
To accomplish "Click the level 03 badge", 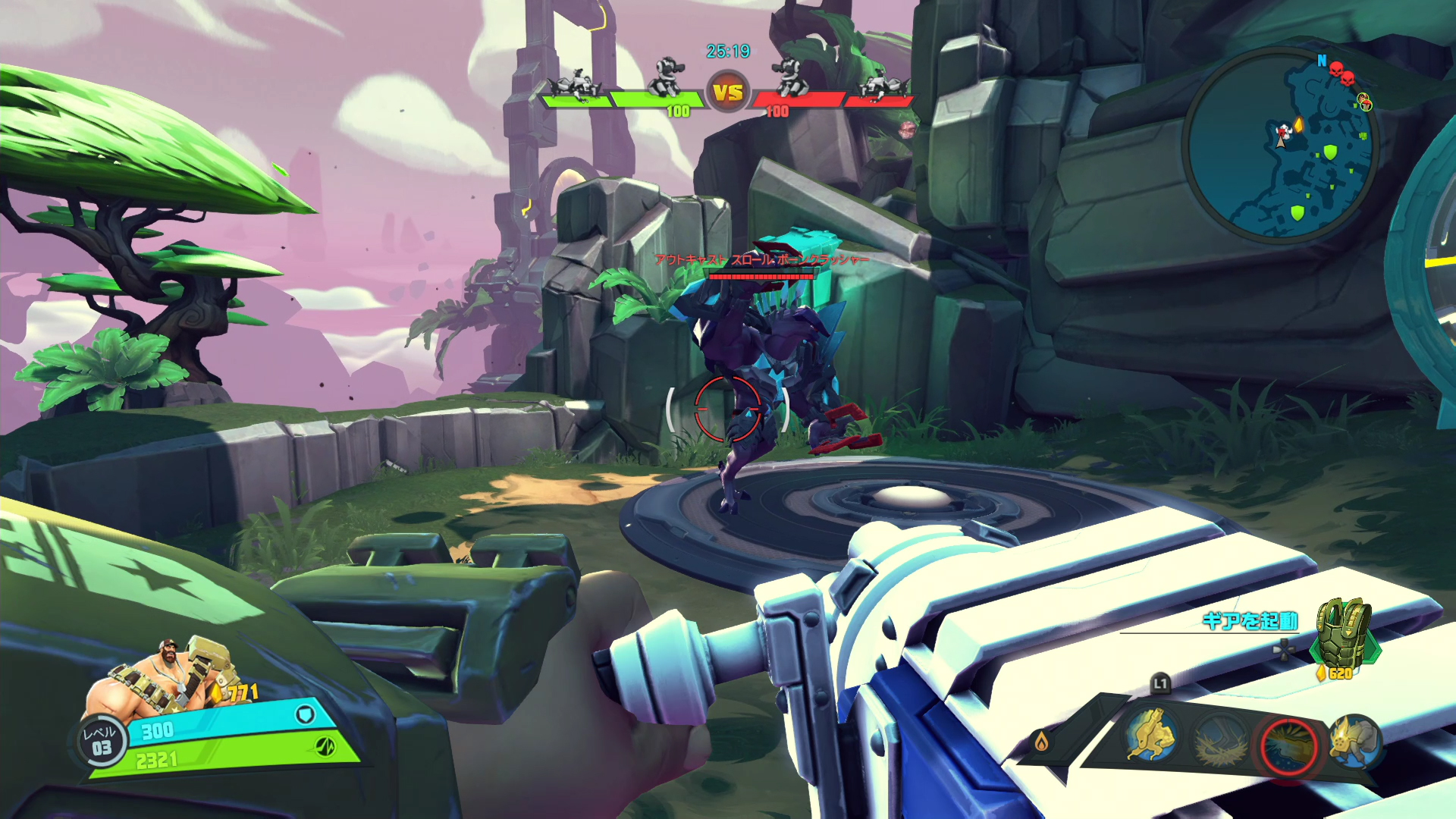I will pos(101,741).
